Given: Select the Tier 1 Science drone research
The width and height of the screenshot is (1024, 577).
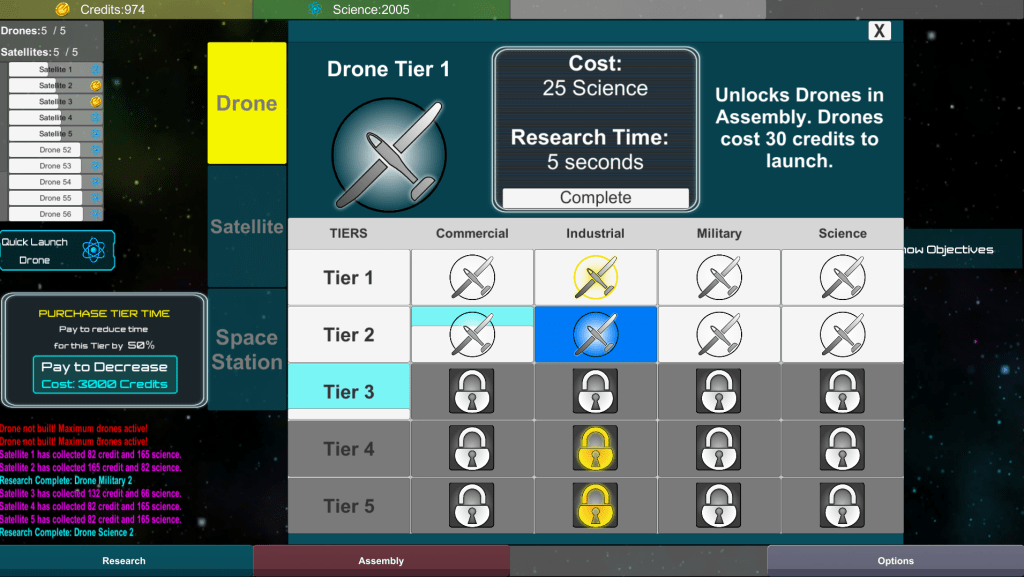Looking at the screenshot, I should [842, 277].
